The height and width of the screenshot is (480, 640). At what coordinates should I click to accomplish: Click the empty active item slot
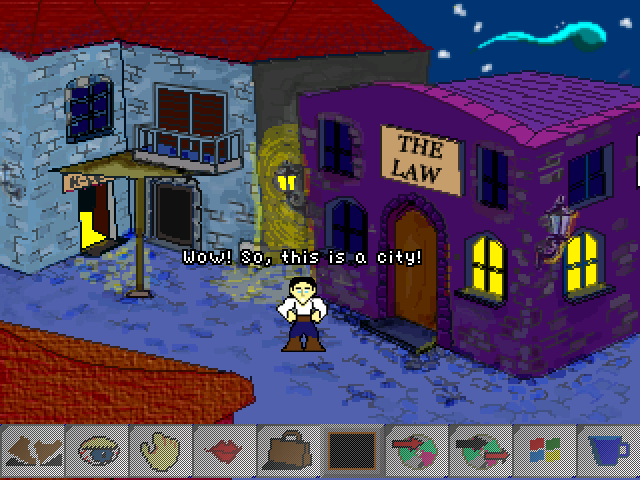[x=352, y=451]
